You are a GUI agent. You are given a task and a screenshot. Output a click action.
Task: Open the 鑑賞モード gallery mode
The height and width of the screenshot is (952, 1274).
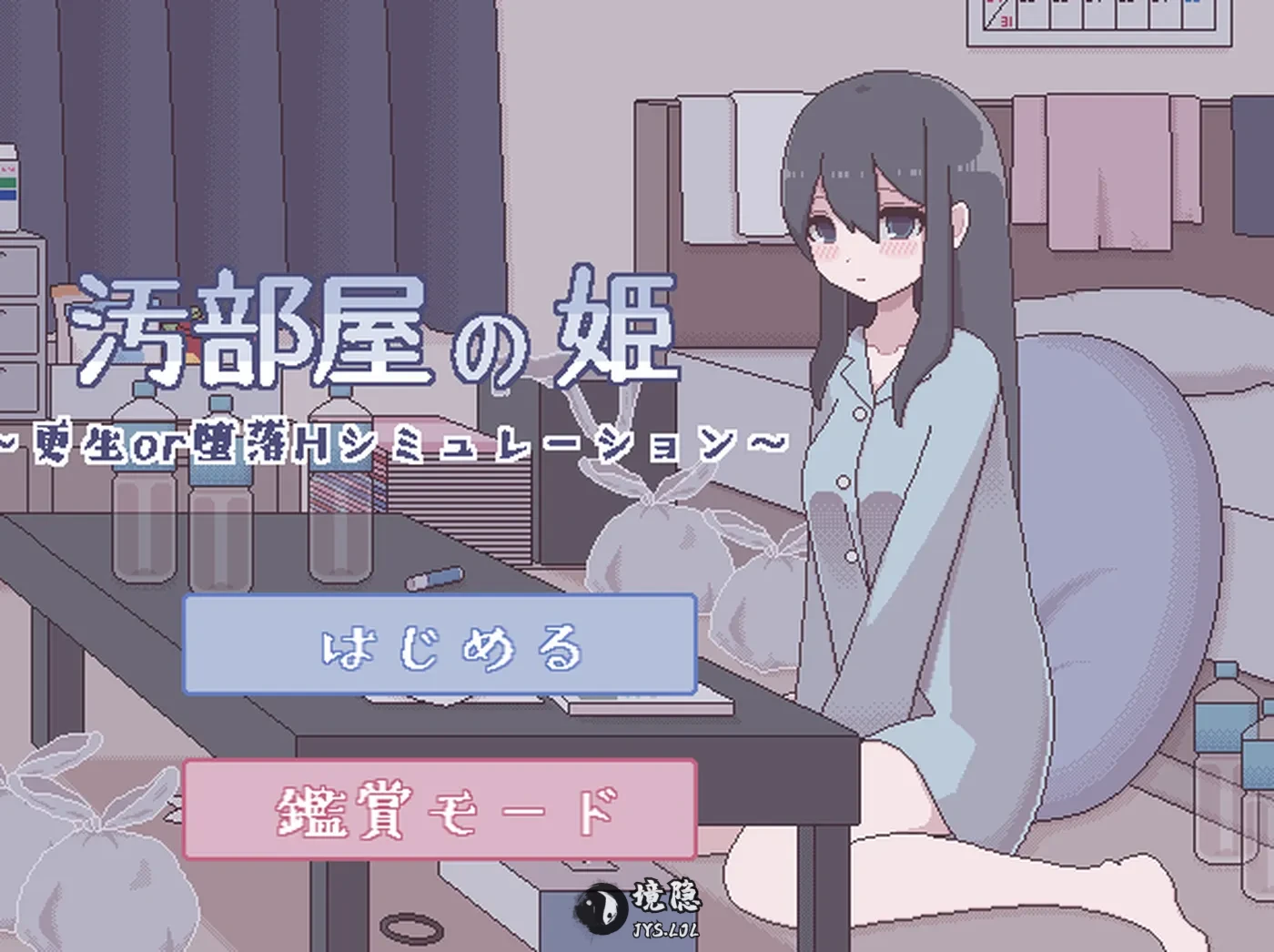pos(440,809)
